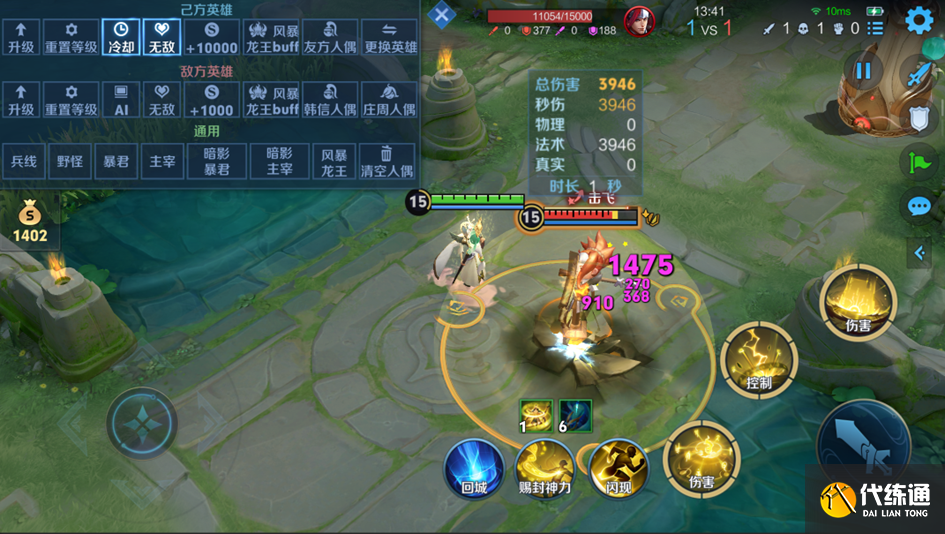
Task: Choose 更换英雄 to switch hero
Action: (389, 37)
